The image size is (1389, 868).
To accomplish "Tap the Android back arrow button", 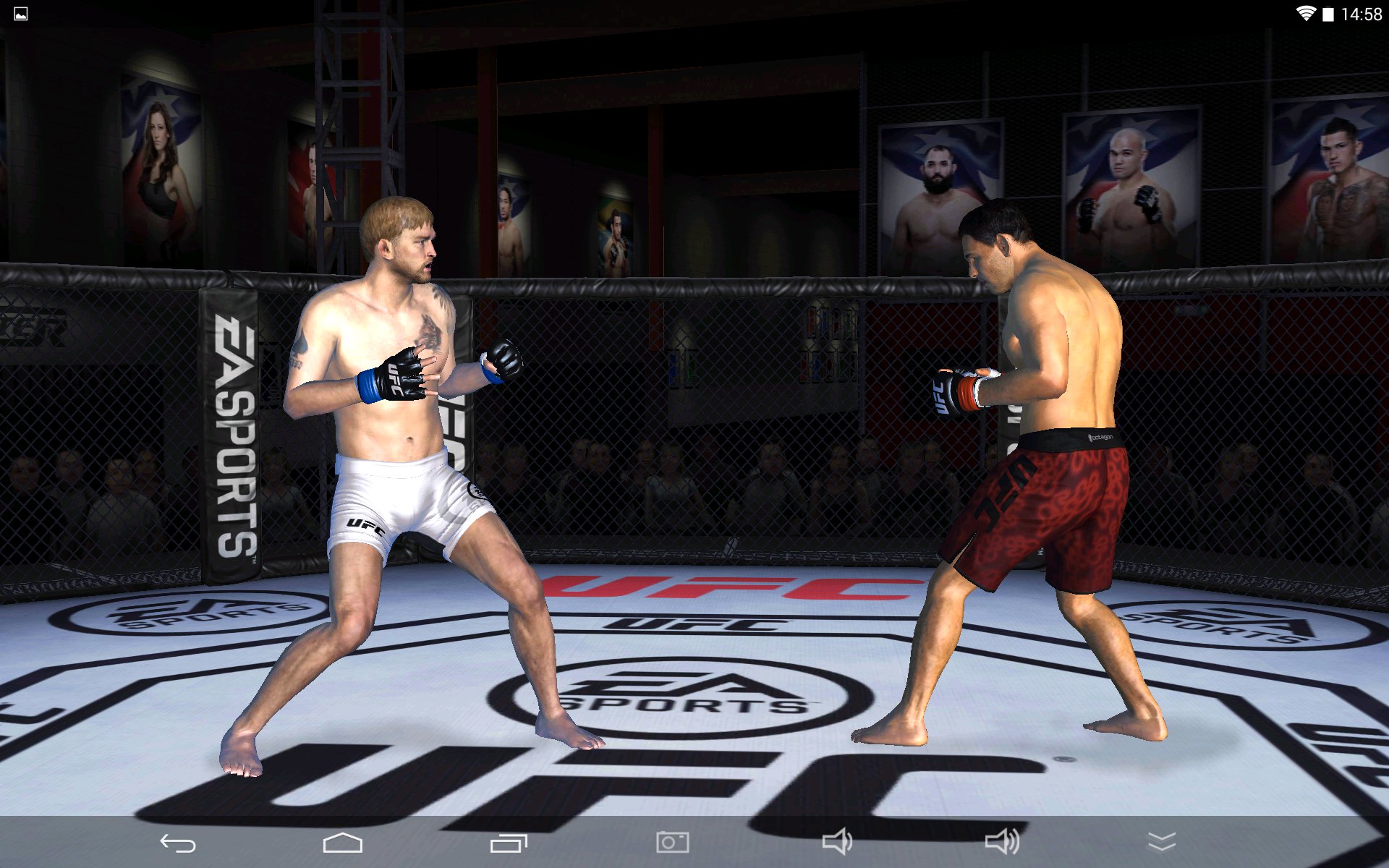I will (178, 843).
